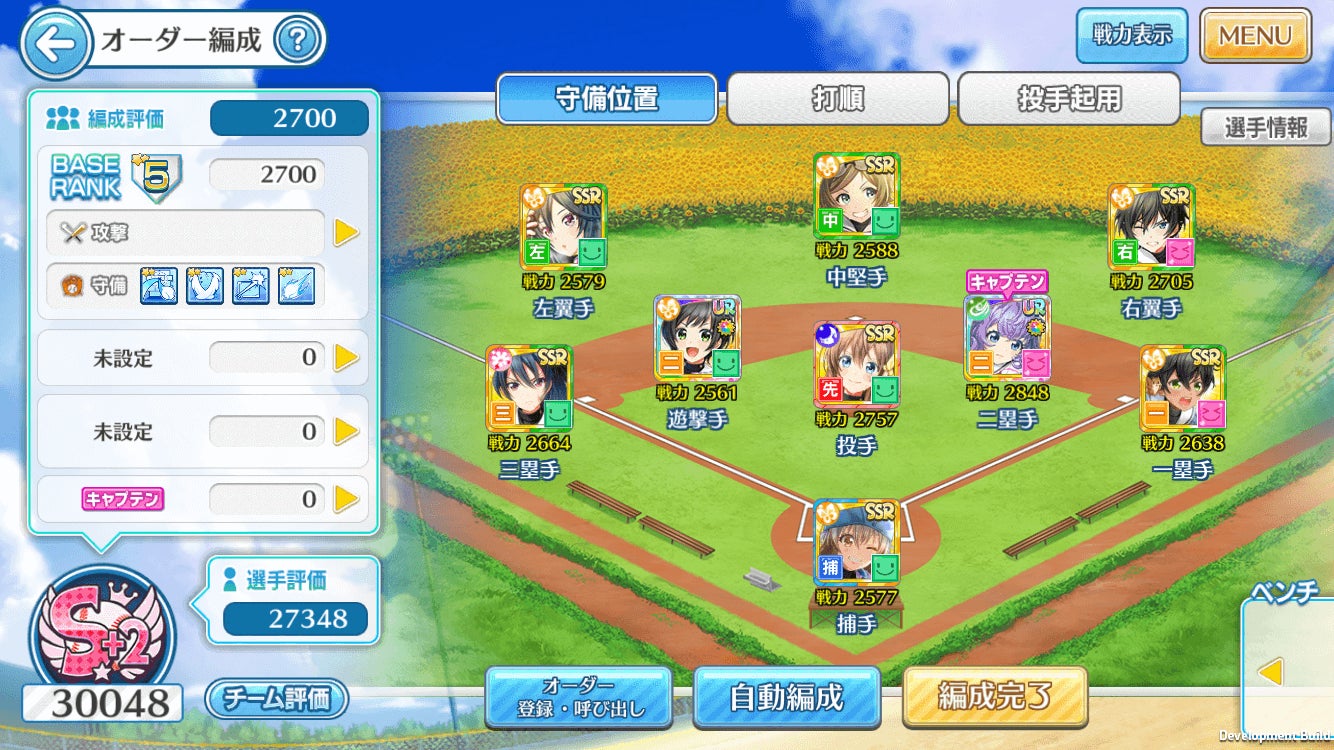This screenshot has width=1334, height=750.
Task: Open オーダー登録・呼び出し
Action: click(x=578, y=697)
